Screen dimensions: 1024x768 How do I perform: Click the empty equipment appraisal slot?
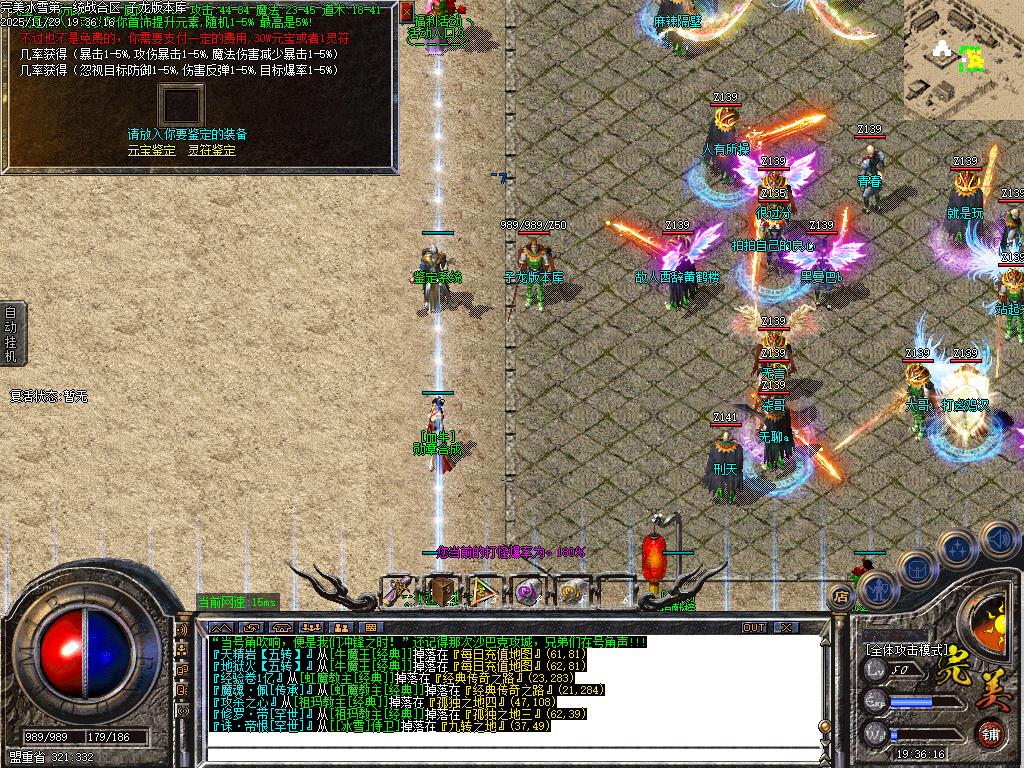(181, 105)
